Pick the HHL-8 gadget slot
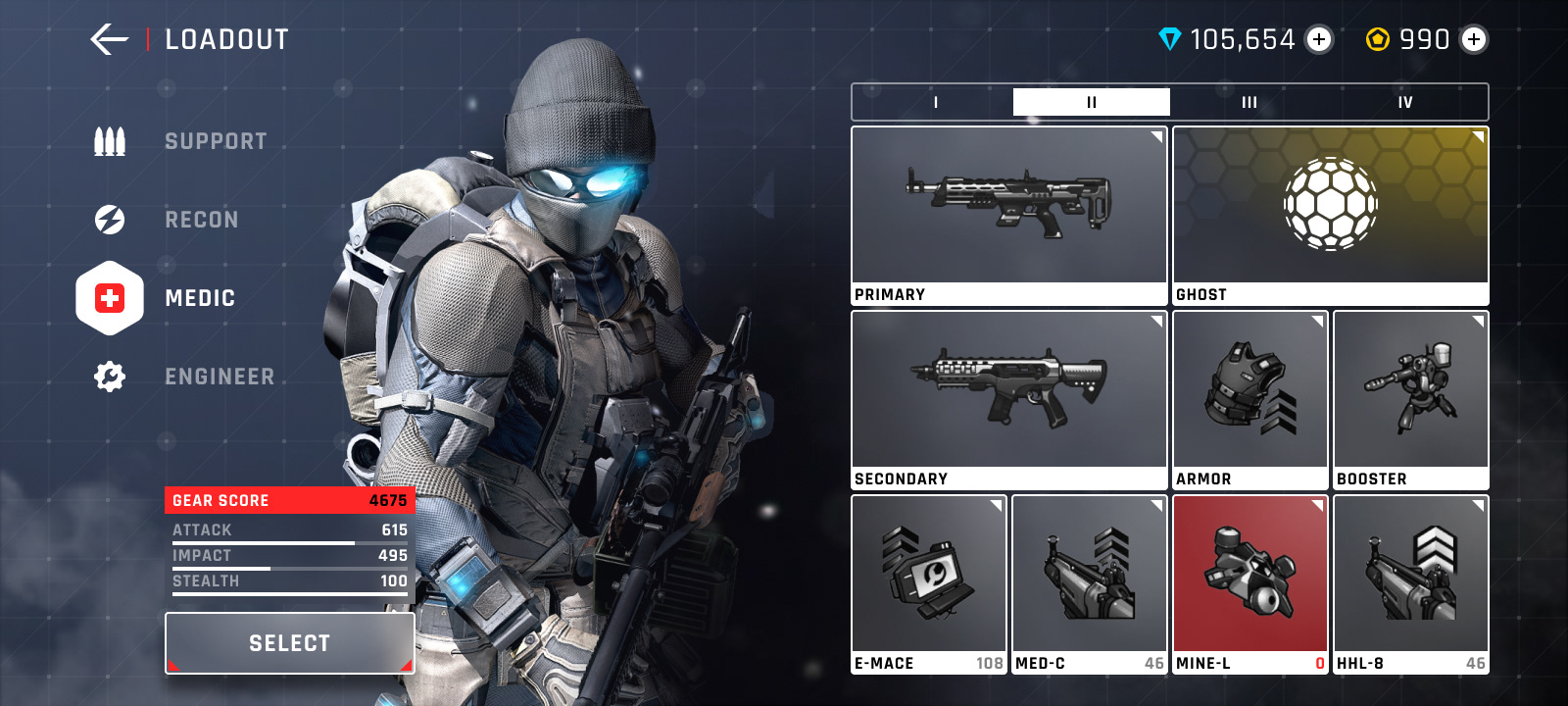 click(x=1410, y=583)
